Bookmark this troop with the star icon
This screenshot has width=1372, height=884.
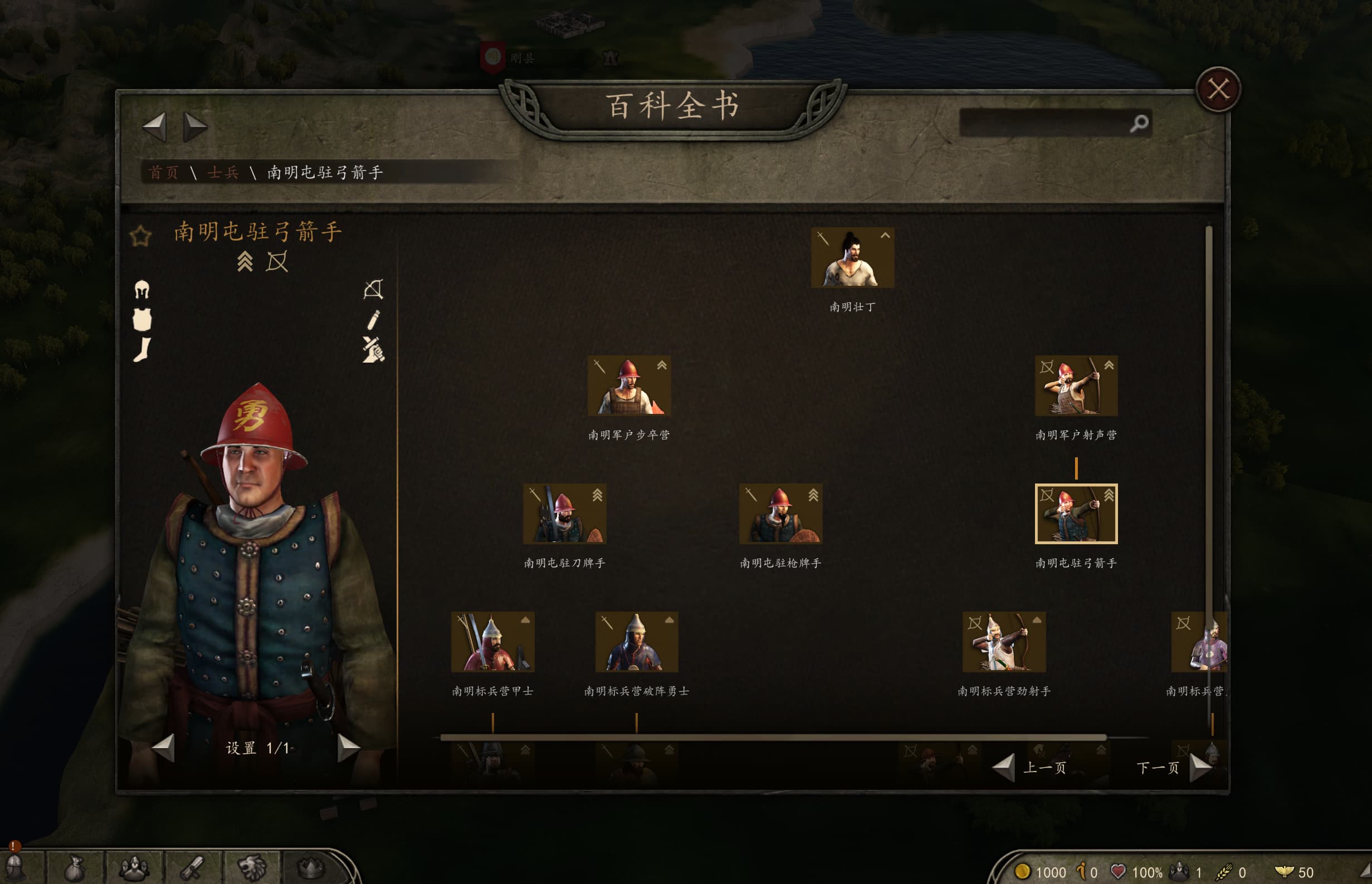pyautogui.click(x=140, y=236)
